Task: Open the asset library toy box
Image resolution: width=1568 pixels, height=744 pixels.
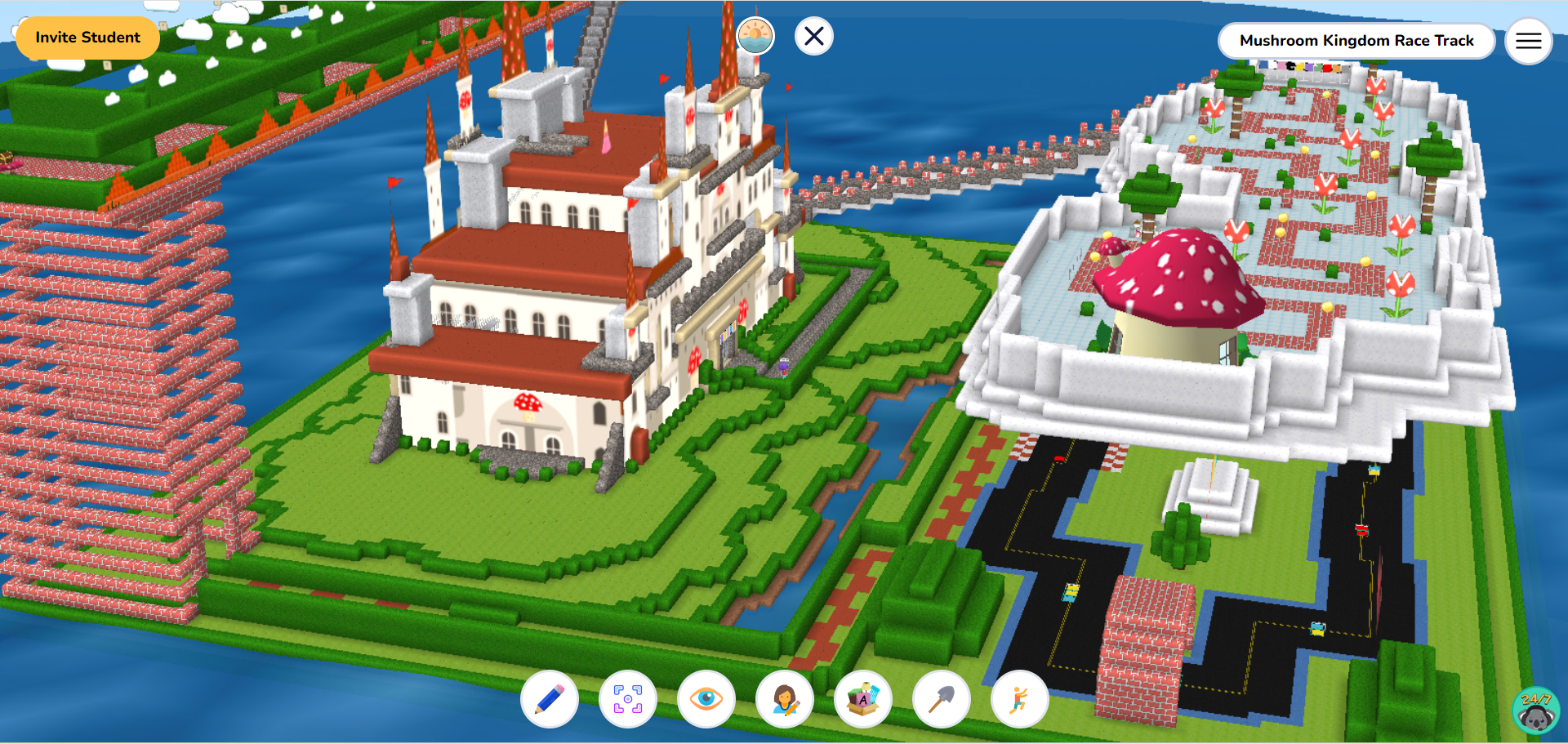Action: click(x=864, y=700)
